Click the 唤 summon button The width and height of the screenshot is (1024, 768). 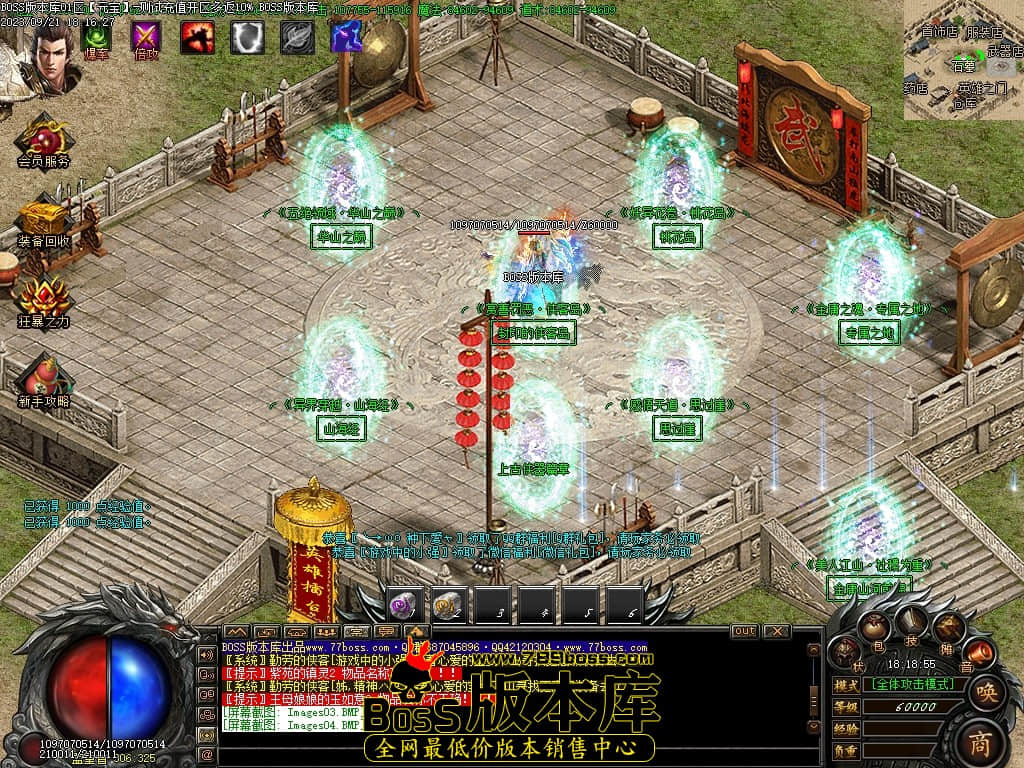tap(987, 691)
